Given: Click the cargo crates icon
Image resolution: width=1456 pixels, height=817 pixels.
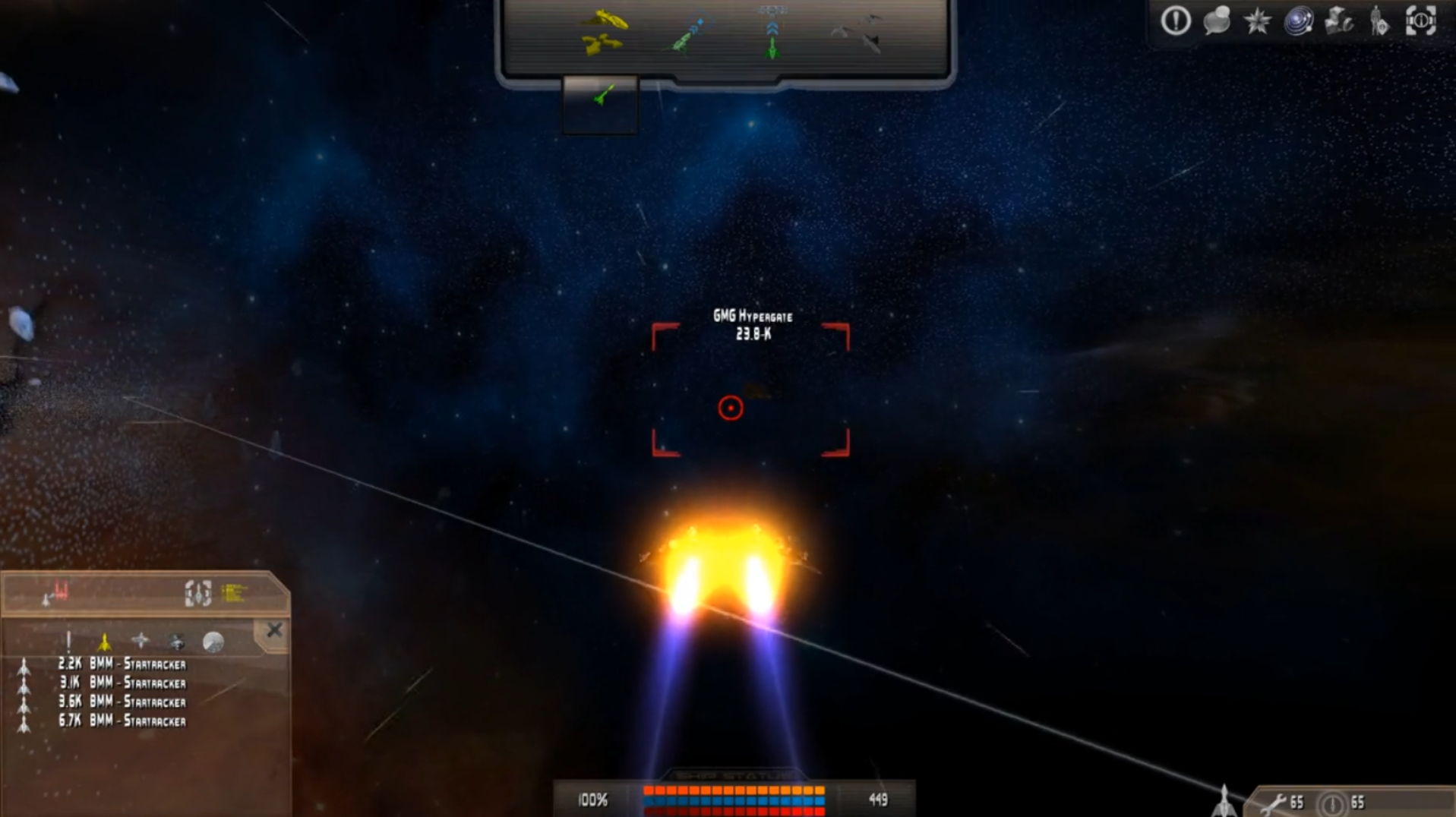Looking at the screenshot, I should tap(1338, 21).
